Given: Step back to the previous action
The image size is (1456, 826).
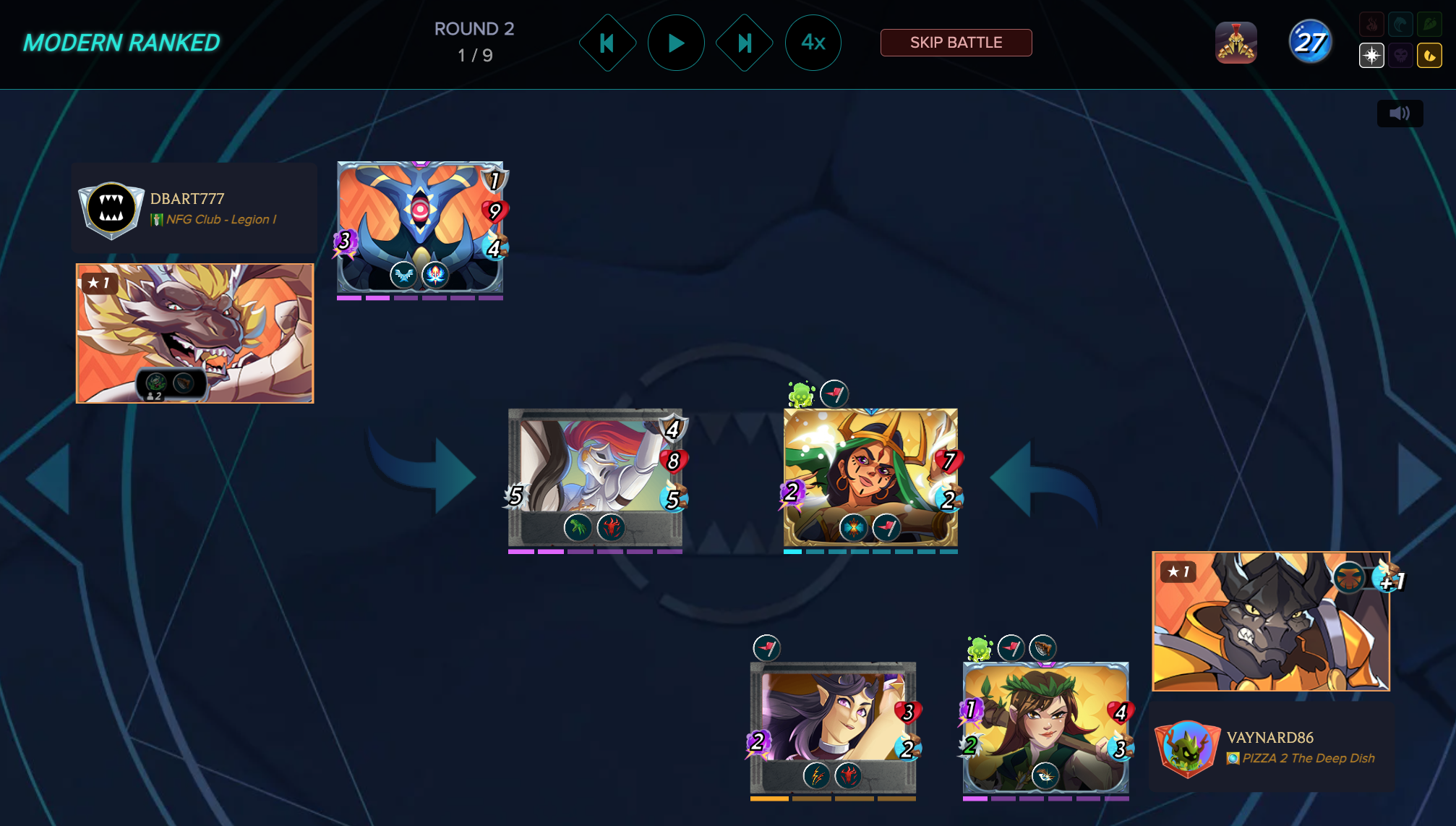Looking at the screenshot, I should pyautogui.click(x=607, y=43).
